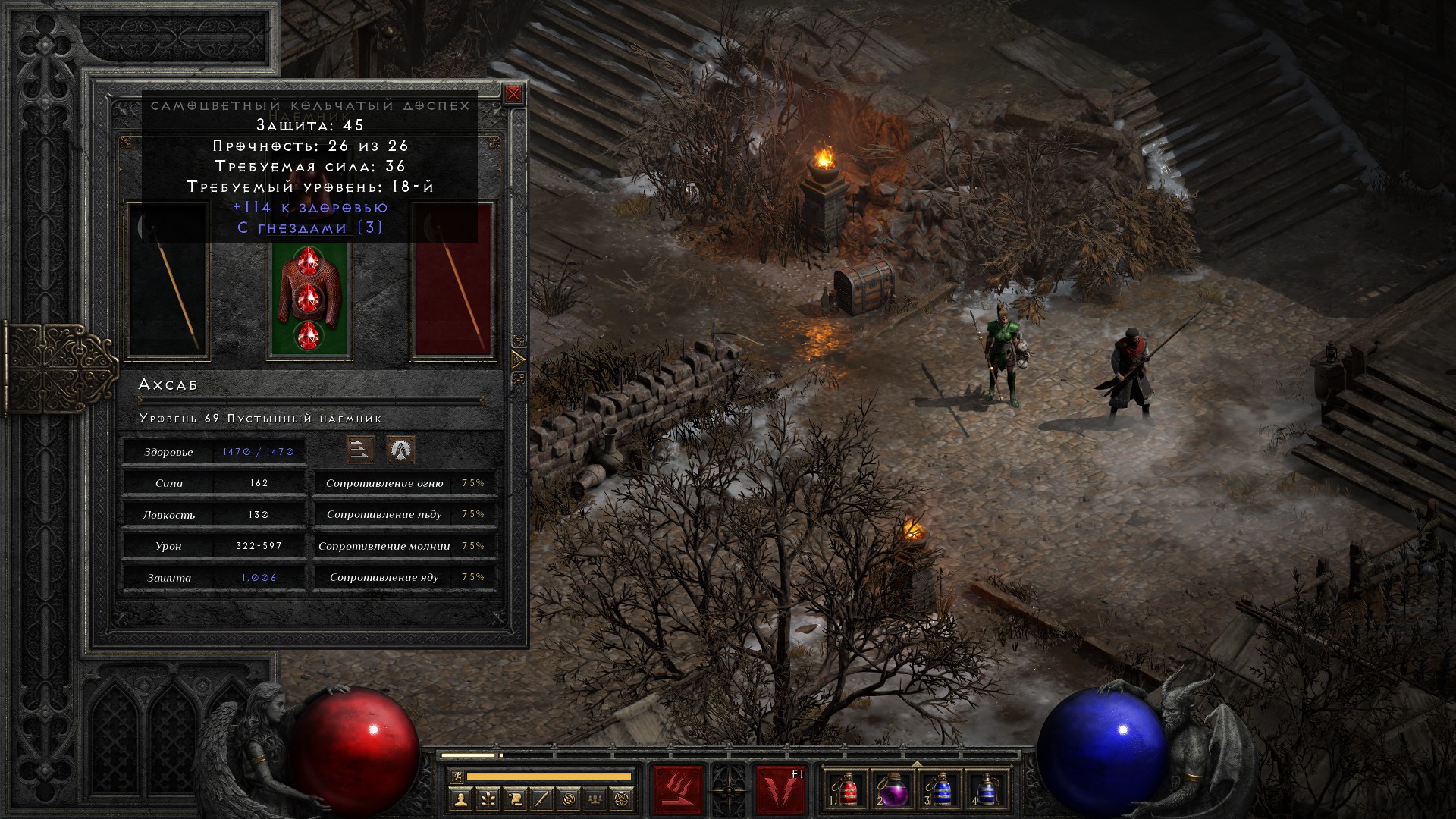Click the mercenary's Jab skill icon
Viewport: 1456px width, 819px height.
(x=360, y=450)
